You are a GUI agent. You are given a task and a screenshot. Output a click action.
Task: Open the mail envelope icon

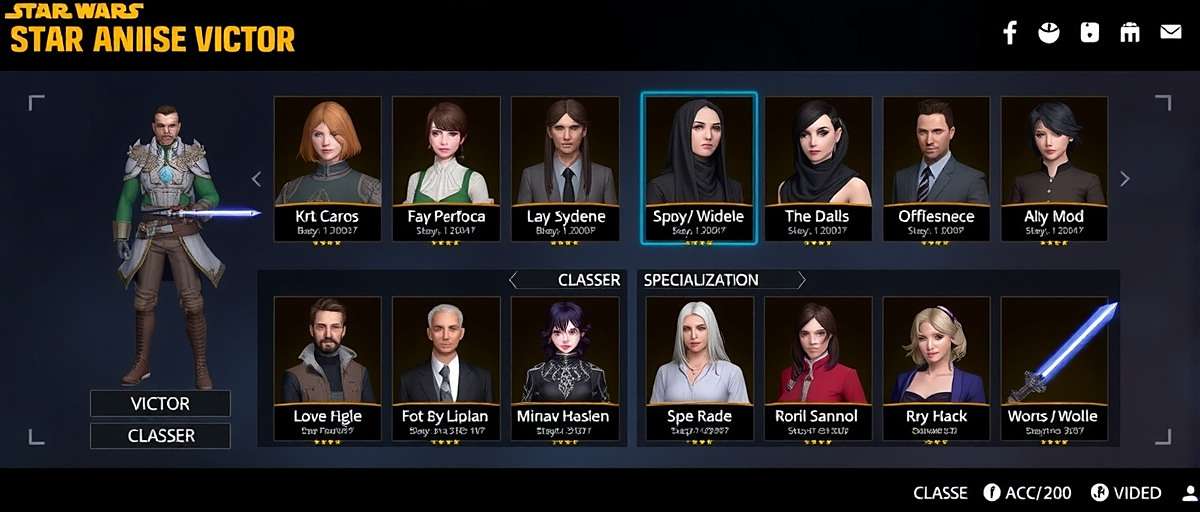[1170, 32]
